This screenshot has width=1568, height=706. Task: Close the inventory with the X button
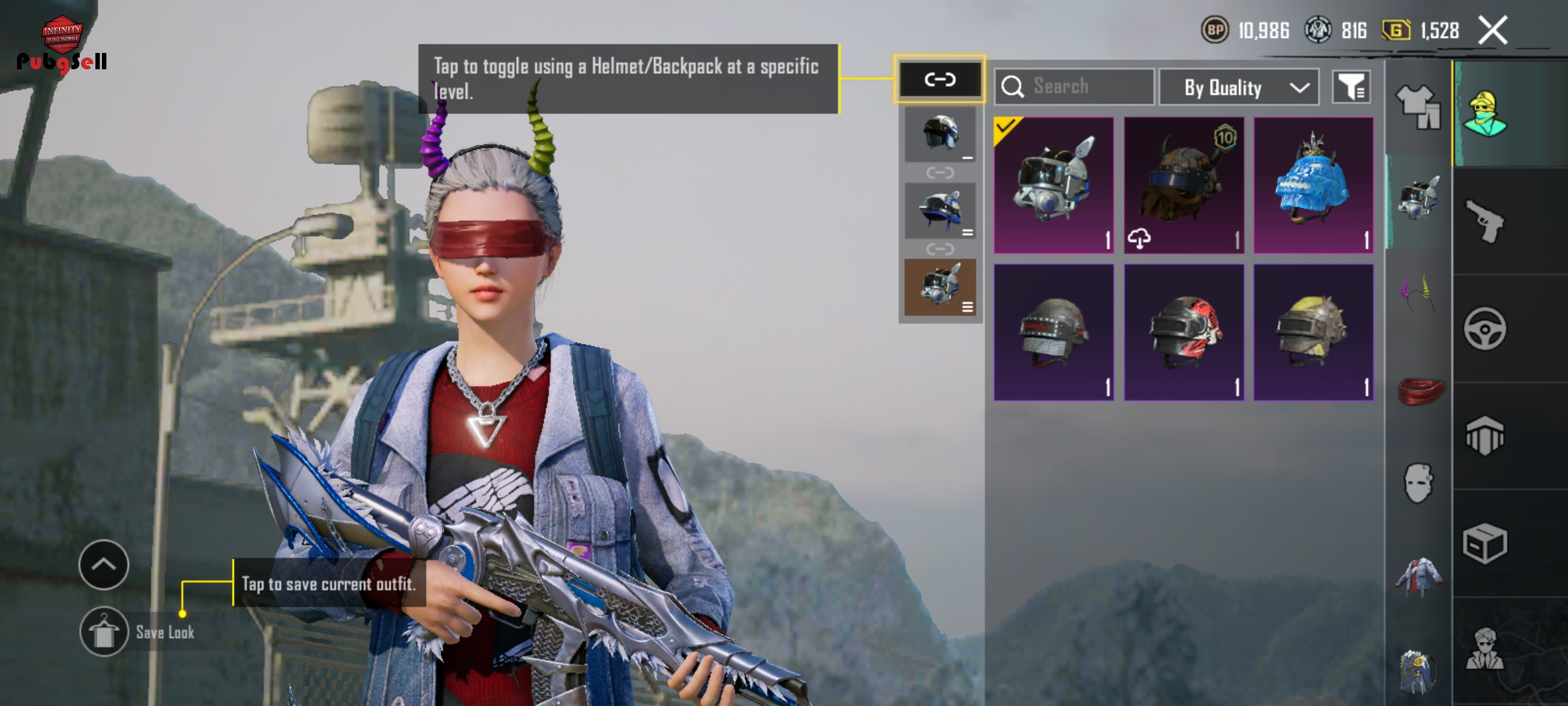[1493, 31]
